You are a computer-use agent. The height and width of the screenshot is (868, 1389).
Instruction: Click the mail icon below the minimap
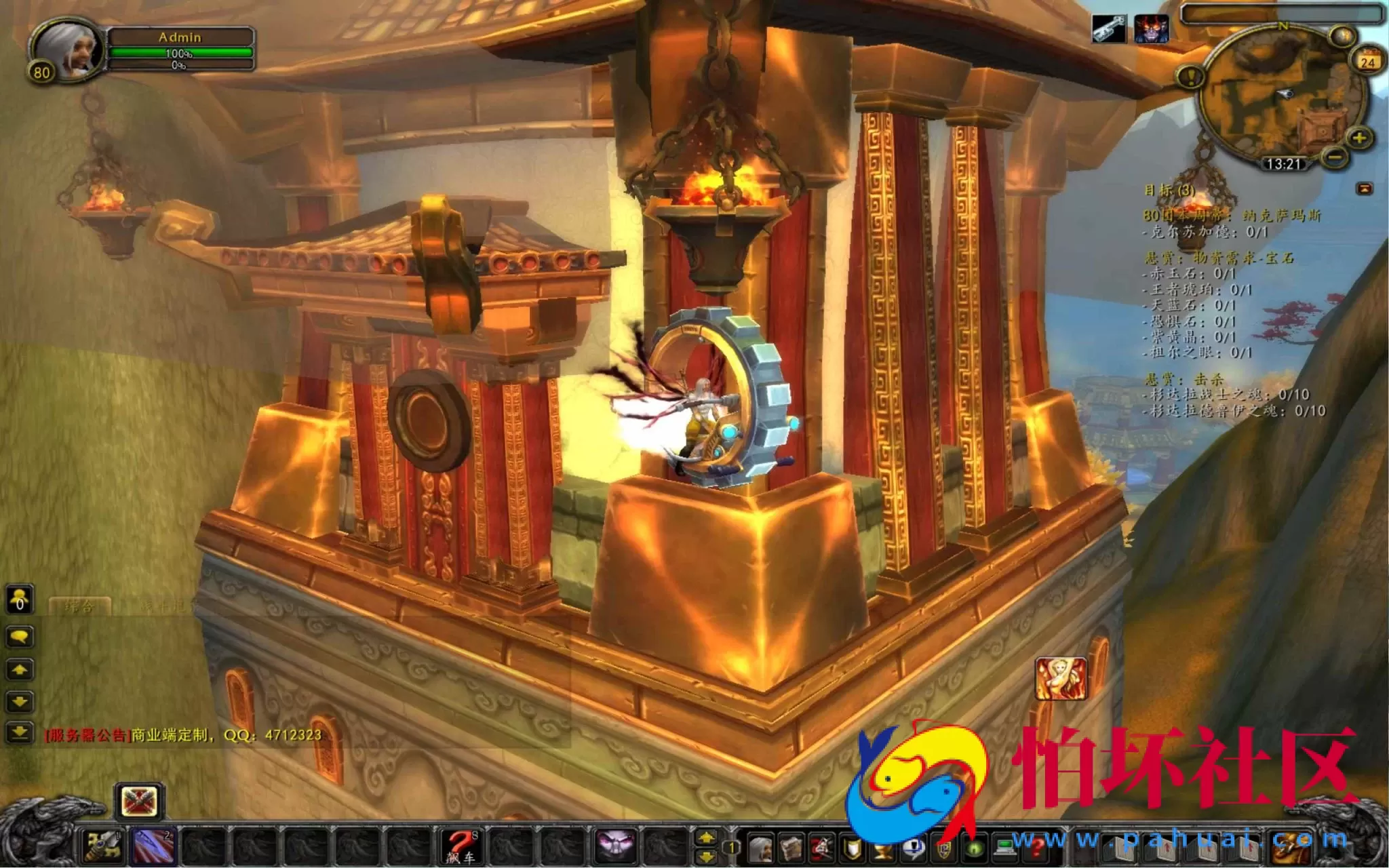[1365, 190]
